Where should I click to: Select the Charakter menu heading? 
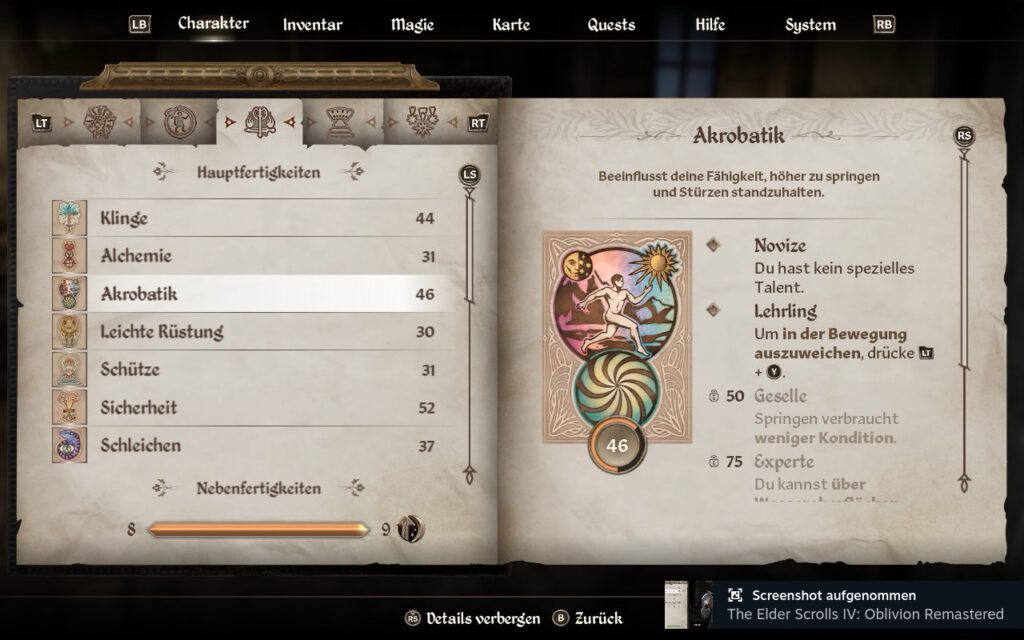[x=213, y=24]
